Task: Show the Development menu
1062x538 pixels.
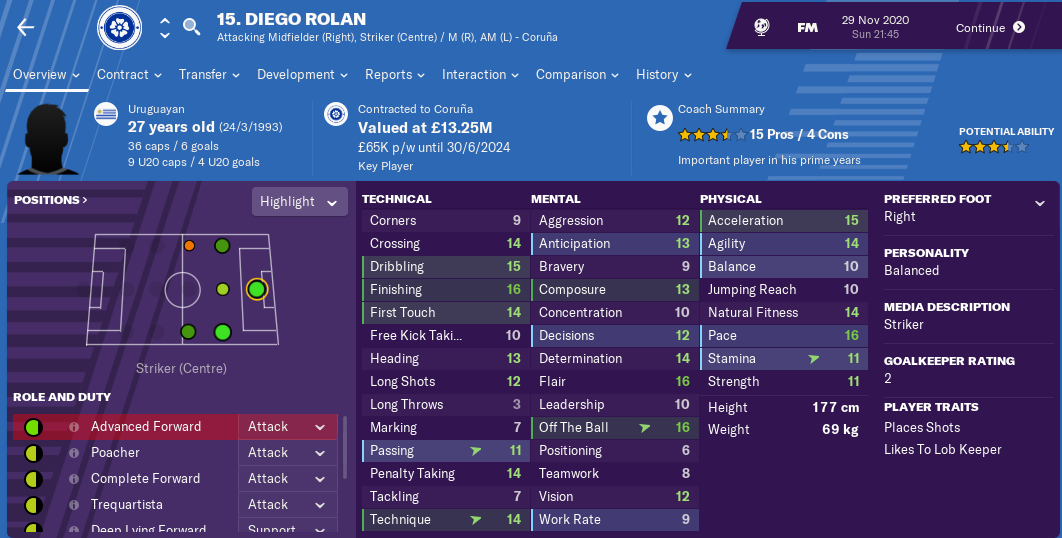Action: (302, 75)
